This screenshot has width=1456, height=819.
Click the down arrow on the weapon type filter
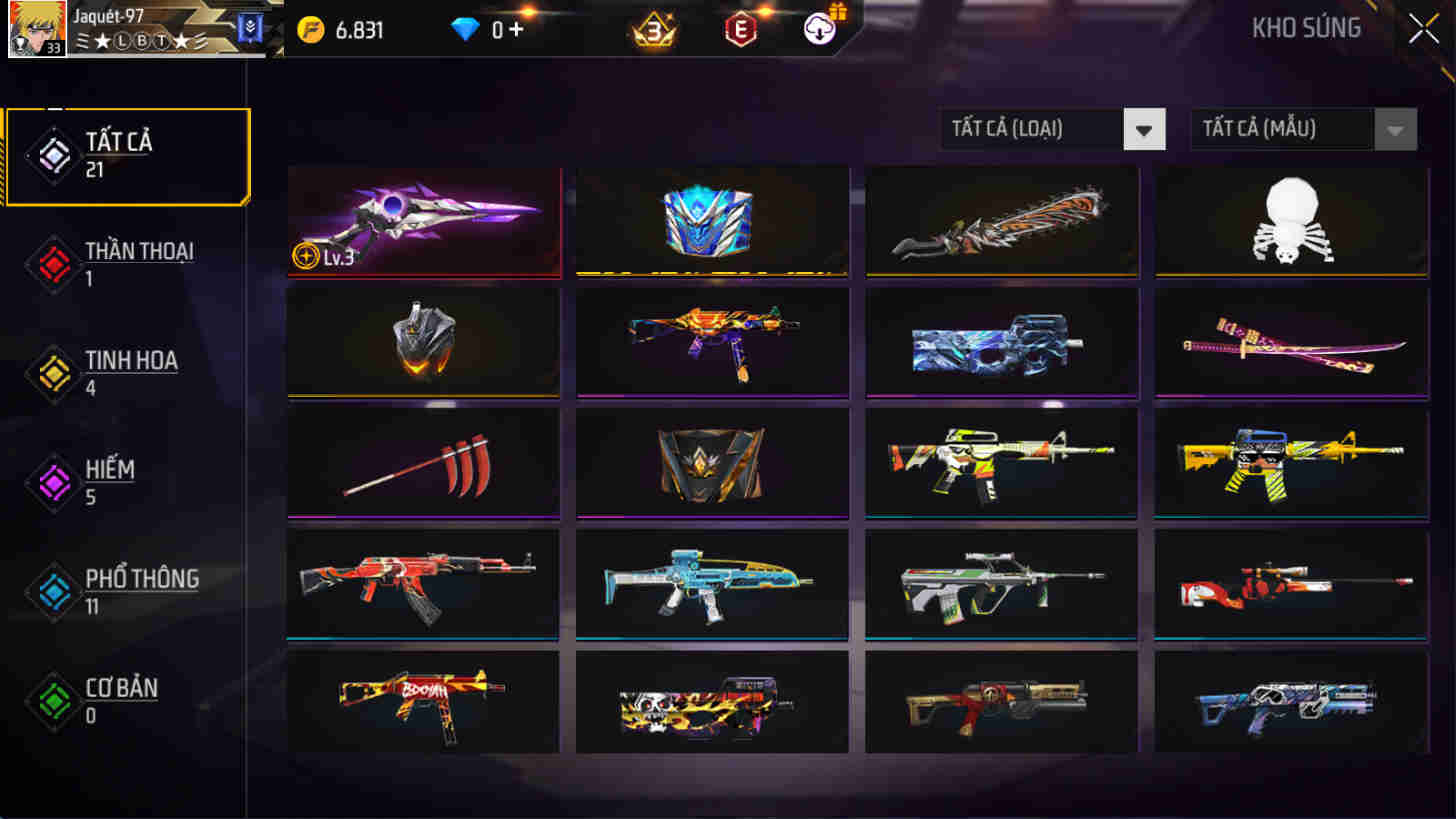1143,129
